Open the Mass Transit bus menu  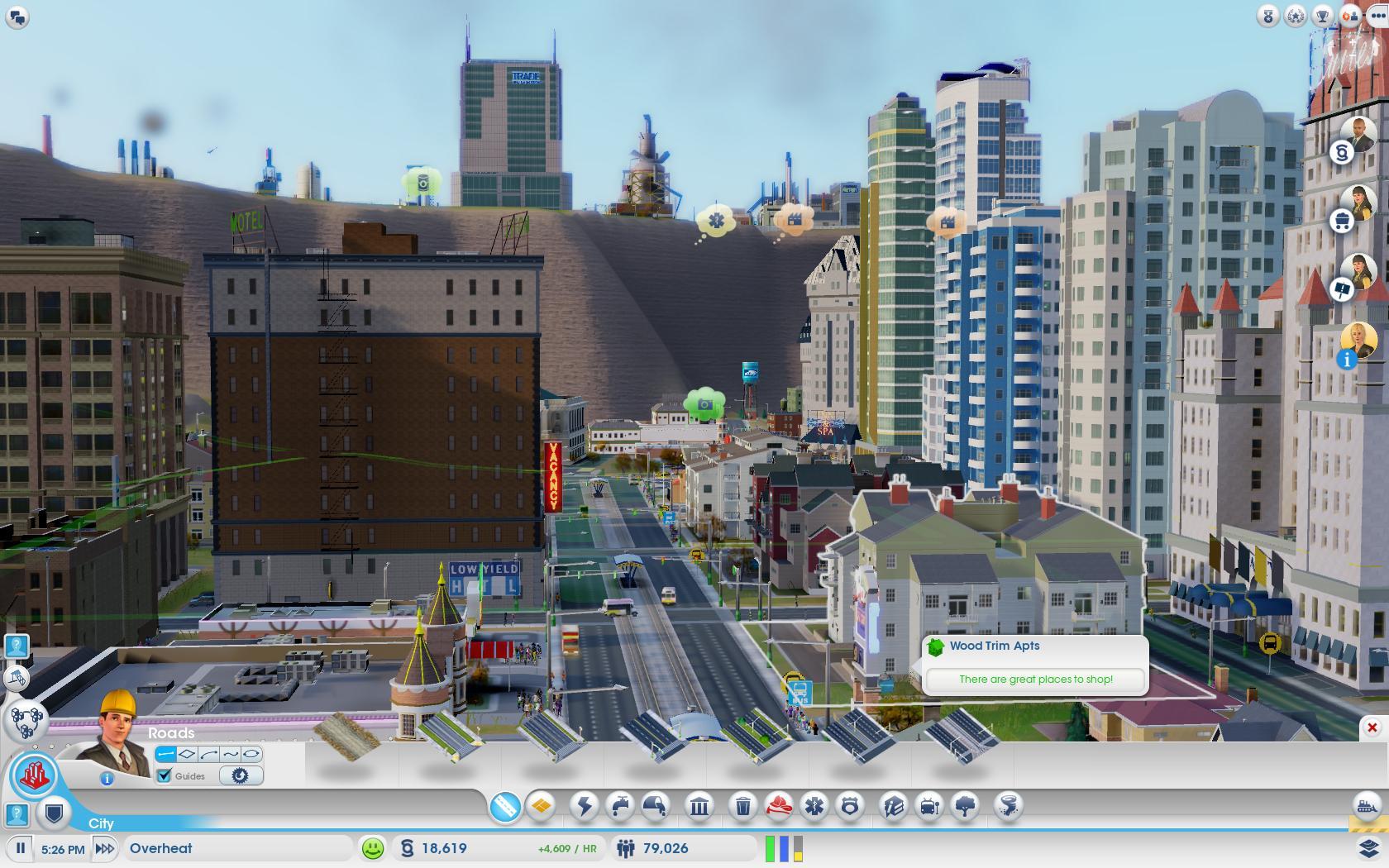click(930, 805)
